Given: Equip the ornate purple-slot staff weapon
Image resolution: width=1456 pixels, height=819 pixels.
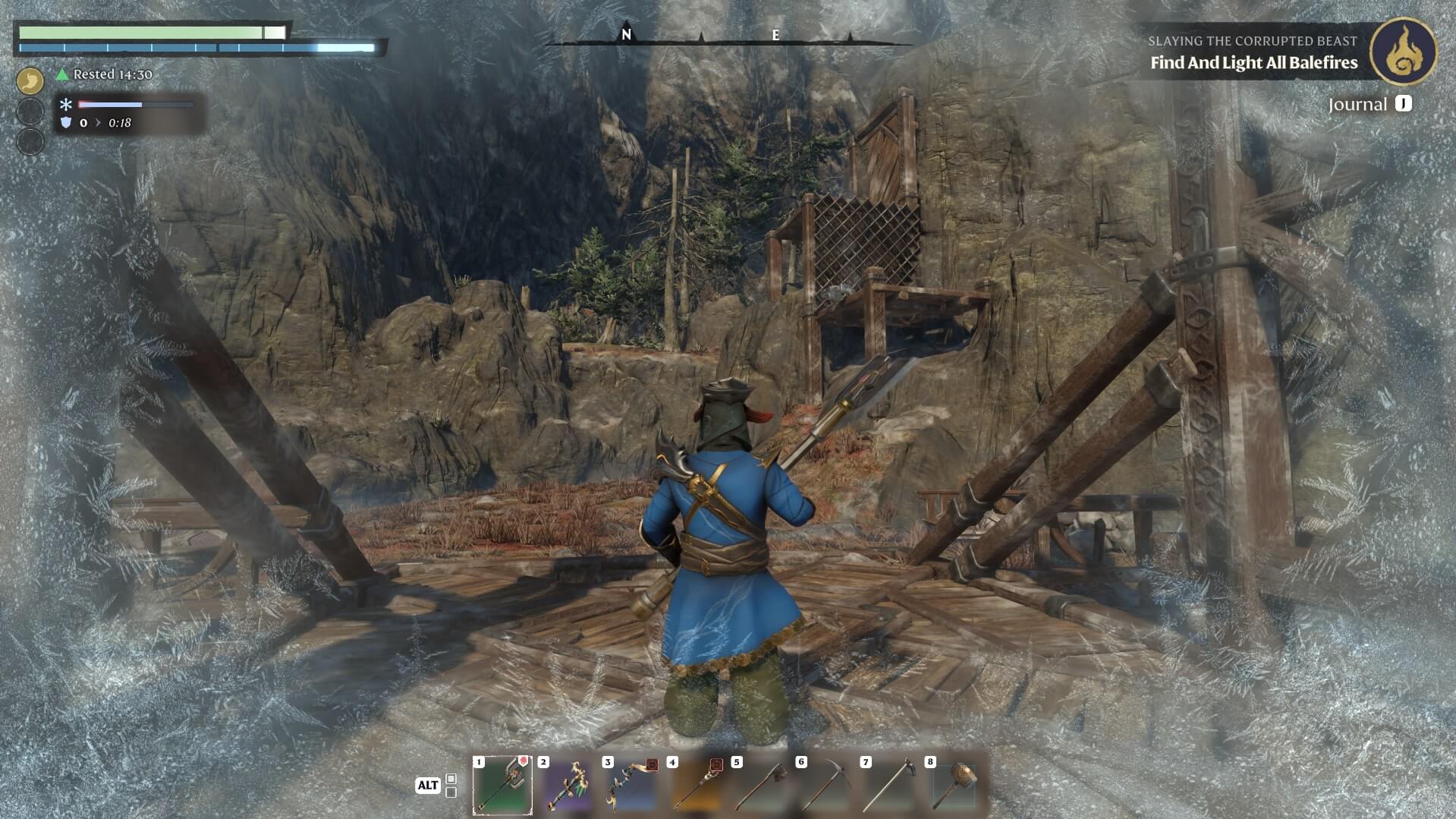Looking at the screenshot, I should click(568, 786).
